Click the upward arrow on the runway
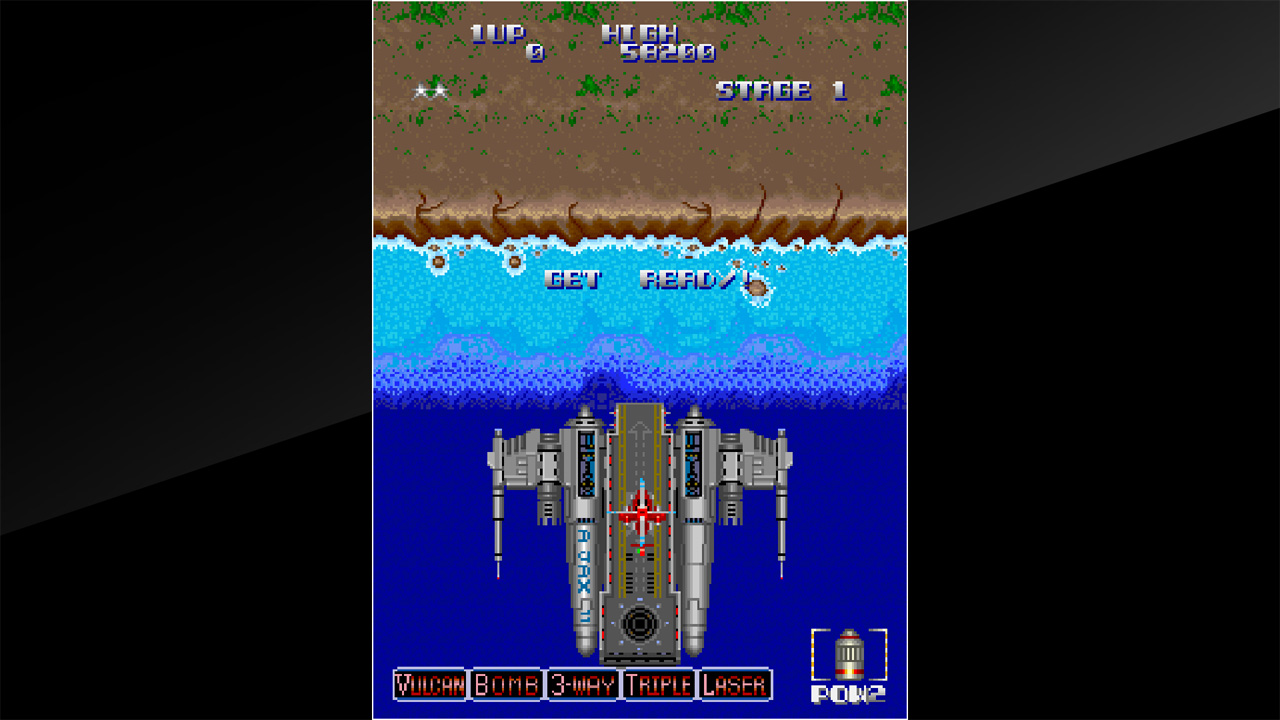 pos(640,430)
